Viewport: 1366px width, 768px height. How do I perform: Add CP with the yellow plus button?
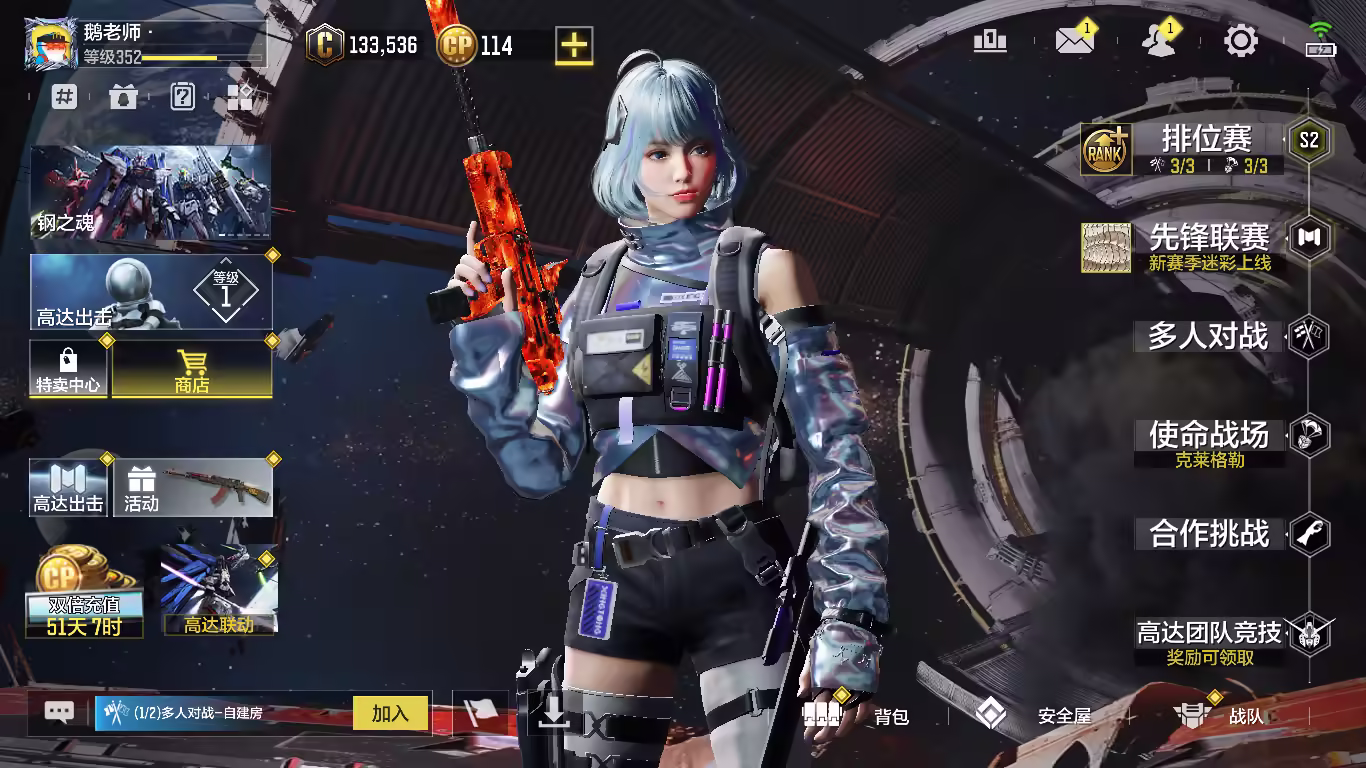(x=574, y=45)
